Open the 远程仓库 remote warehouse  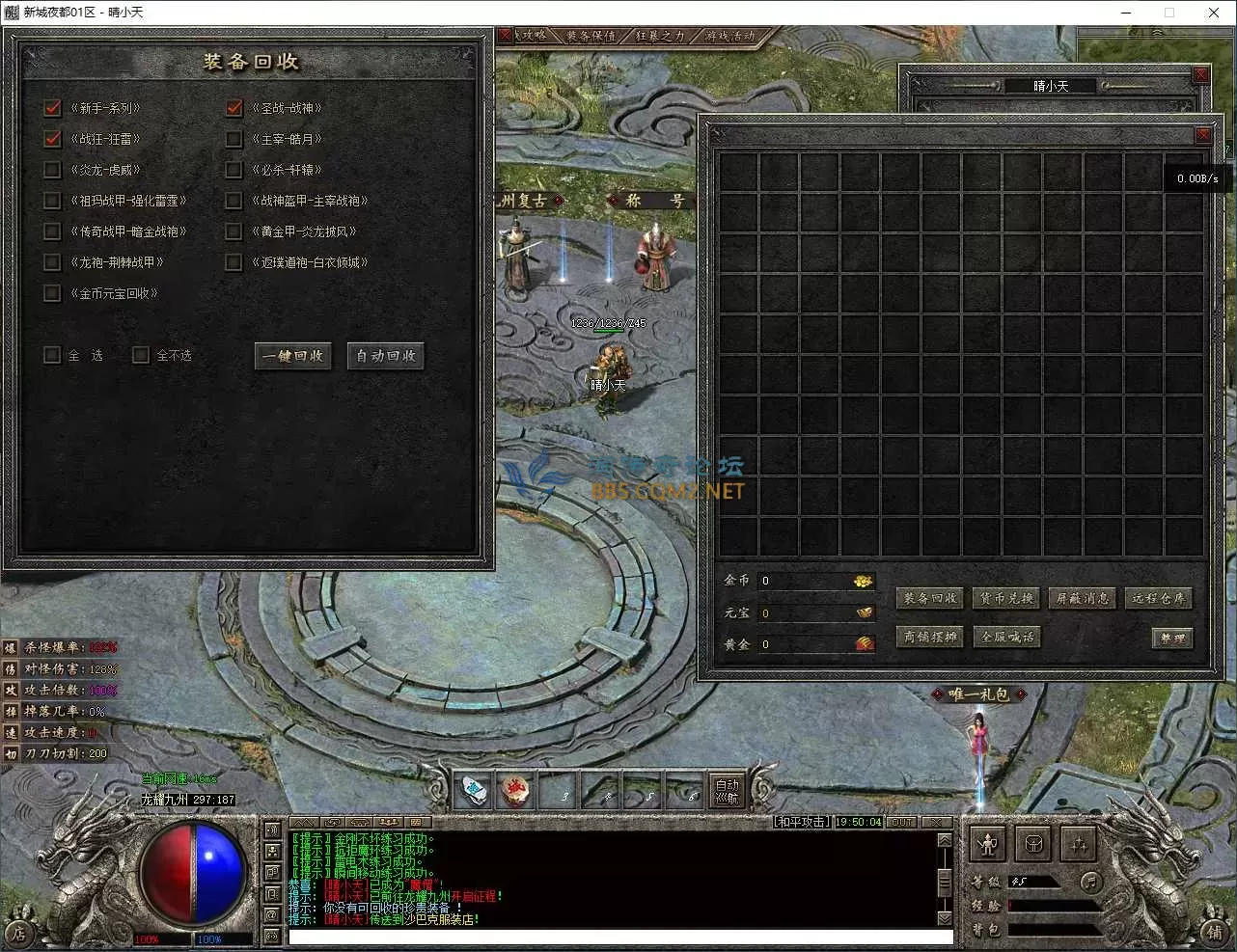point(1158,599)
